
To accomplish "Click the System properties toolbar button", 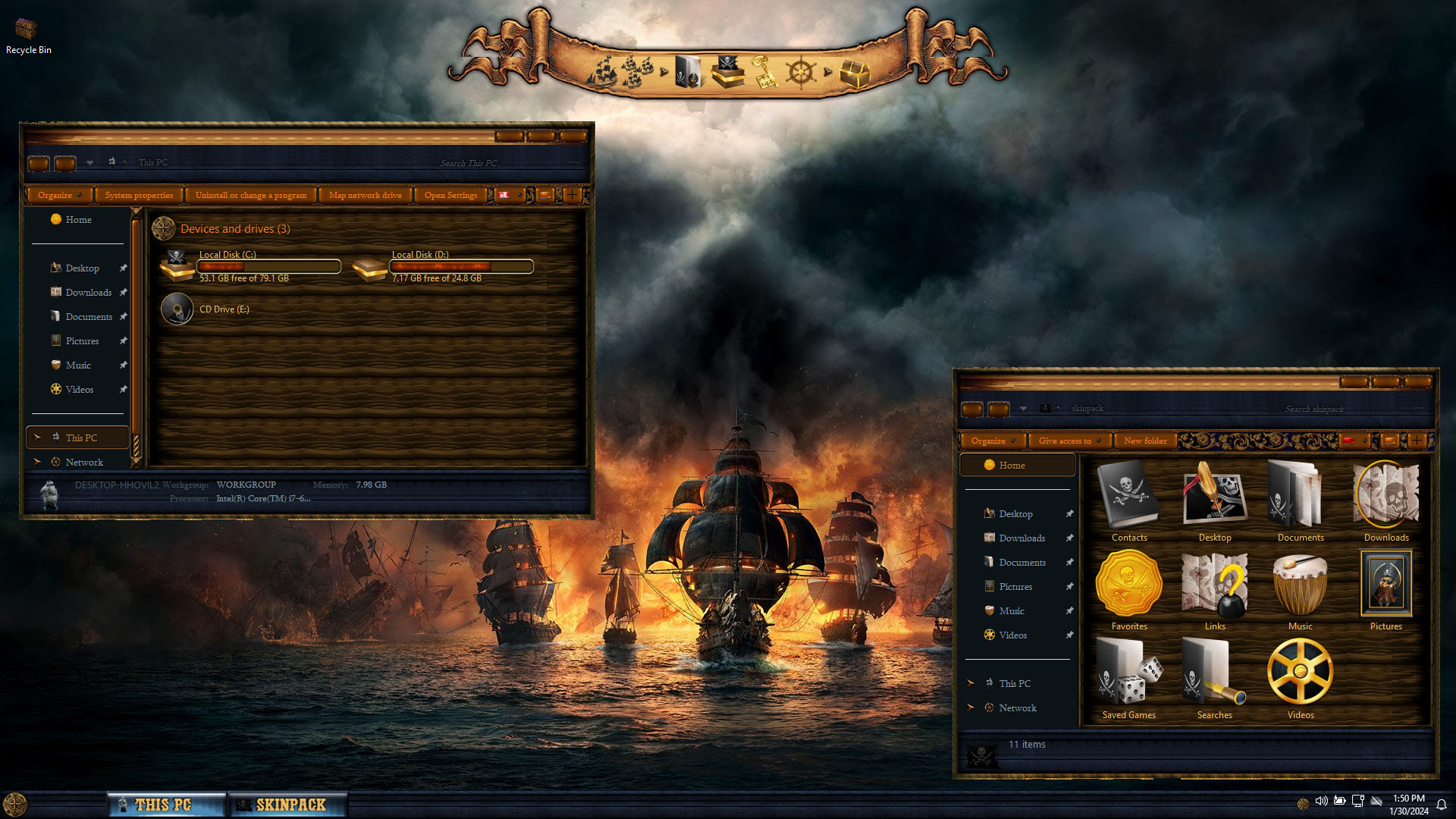I will (139, 196).
